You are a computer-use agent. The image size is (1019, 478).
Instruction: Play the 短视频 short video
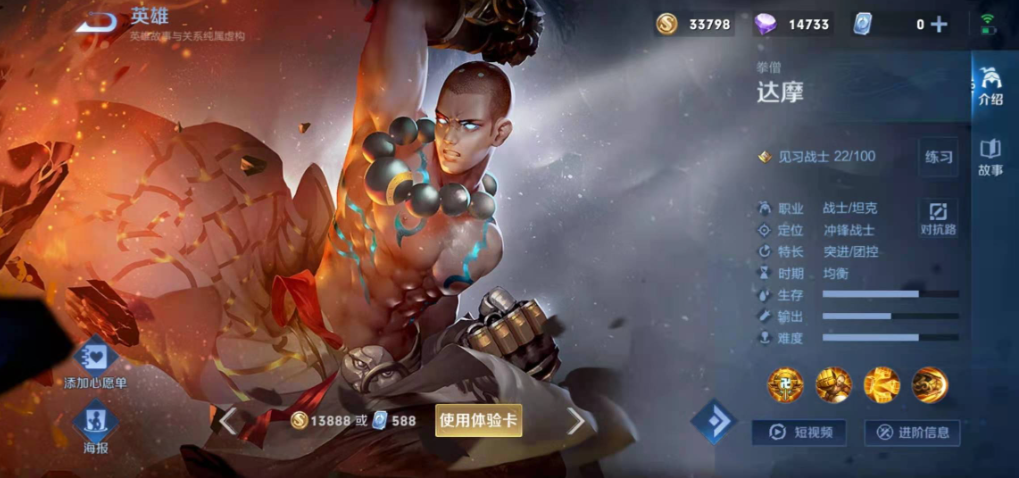click(x=798, y=432)
